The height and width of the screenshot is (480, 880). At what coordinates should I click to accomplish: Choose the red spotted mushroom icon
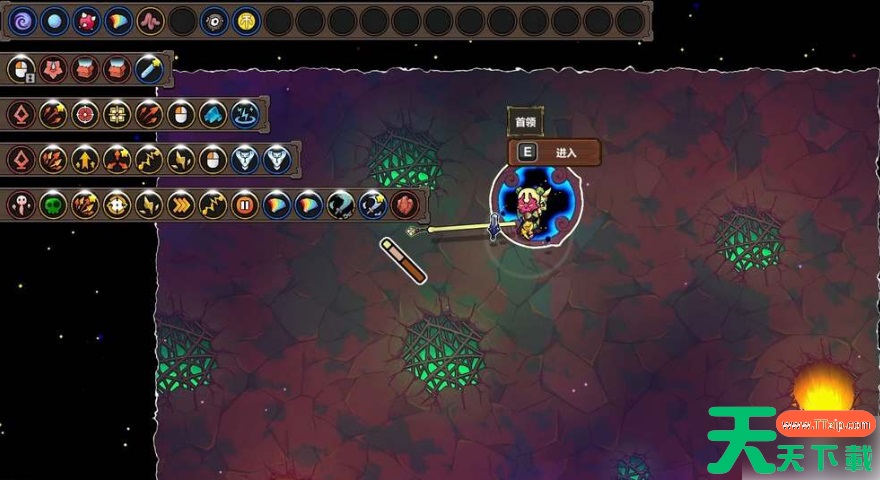click(x=86, y=21)
